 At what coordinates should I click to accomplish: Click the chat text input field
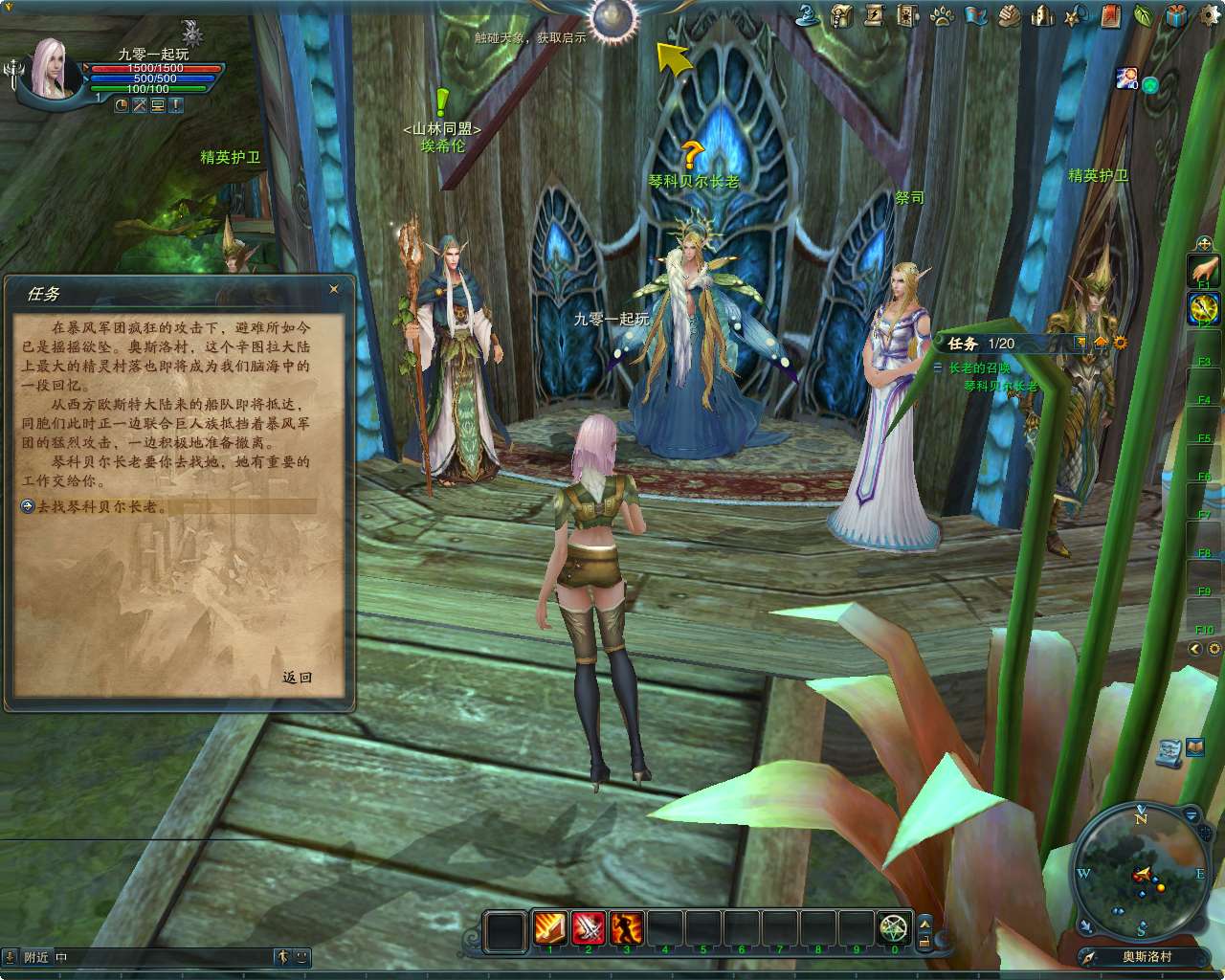click(x=163, y=956)
